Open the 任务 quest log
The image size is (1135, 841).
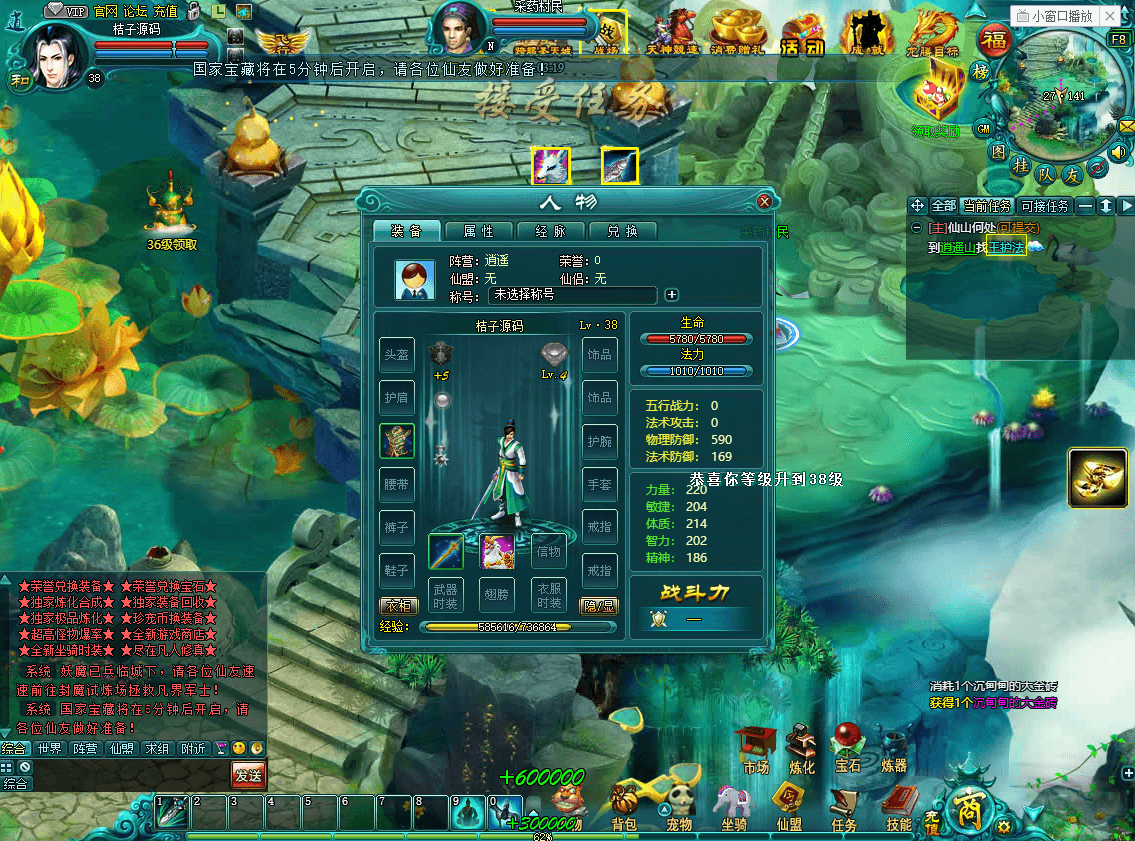click(844, 806)
